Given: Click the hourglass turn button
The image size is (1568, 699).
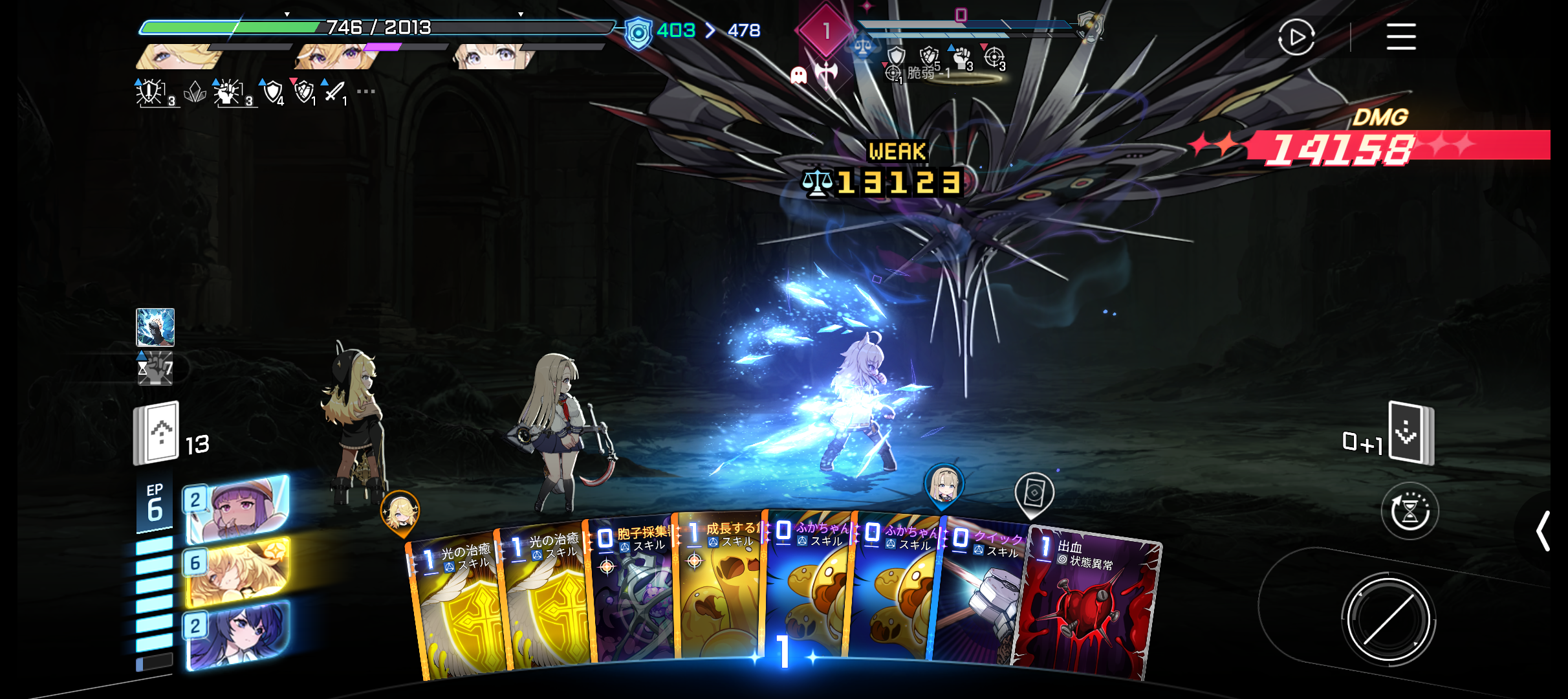Looking at the screenshot, I should (x=1410, y=511).
